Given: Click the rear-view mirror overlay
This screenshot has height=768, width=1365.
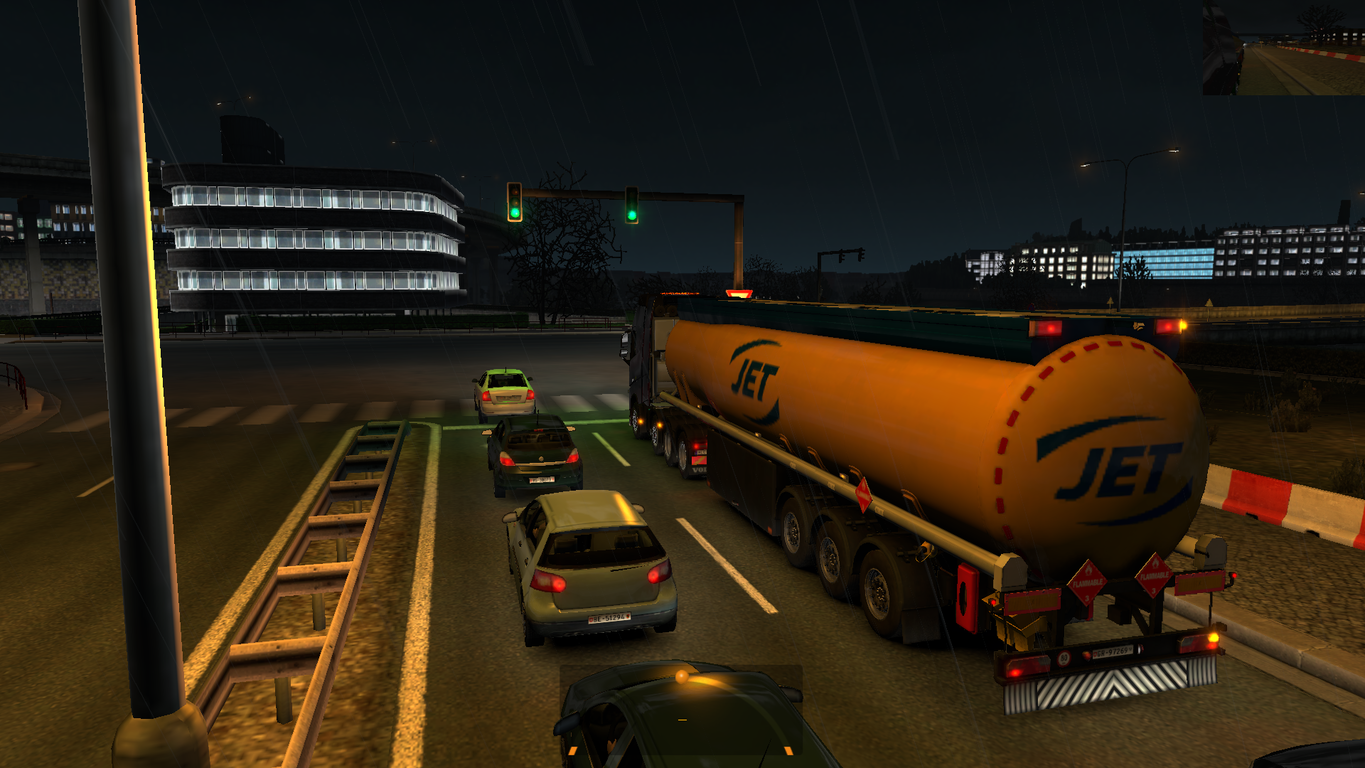Looking at the screenshot, I should [1283, 48].
